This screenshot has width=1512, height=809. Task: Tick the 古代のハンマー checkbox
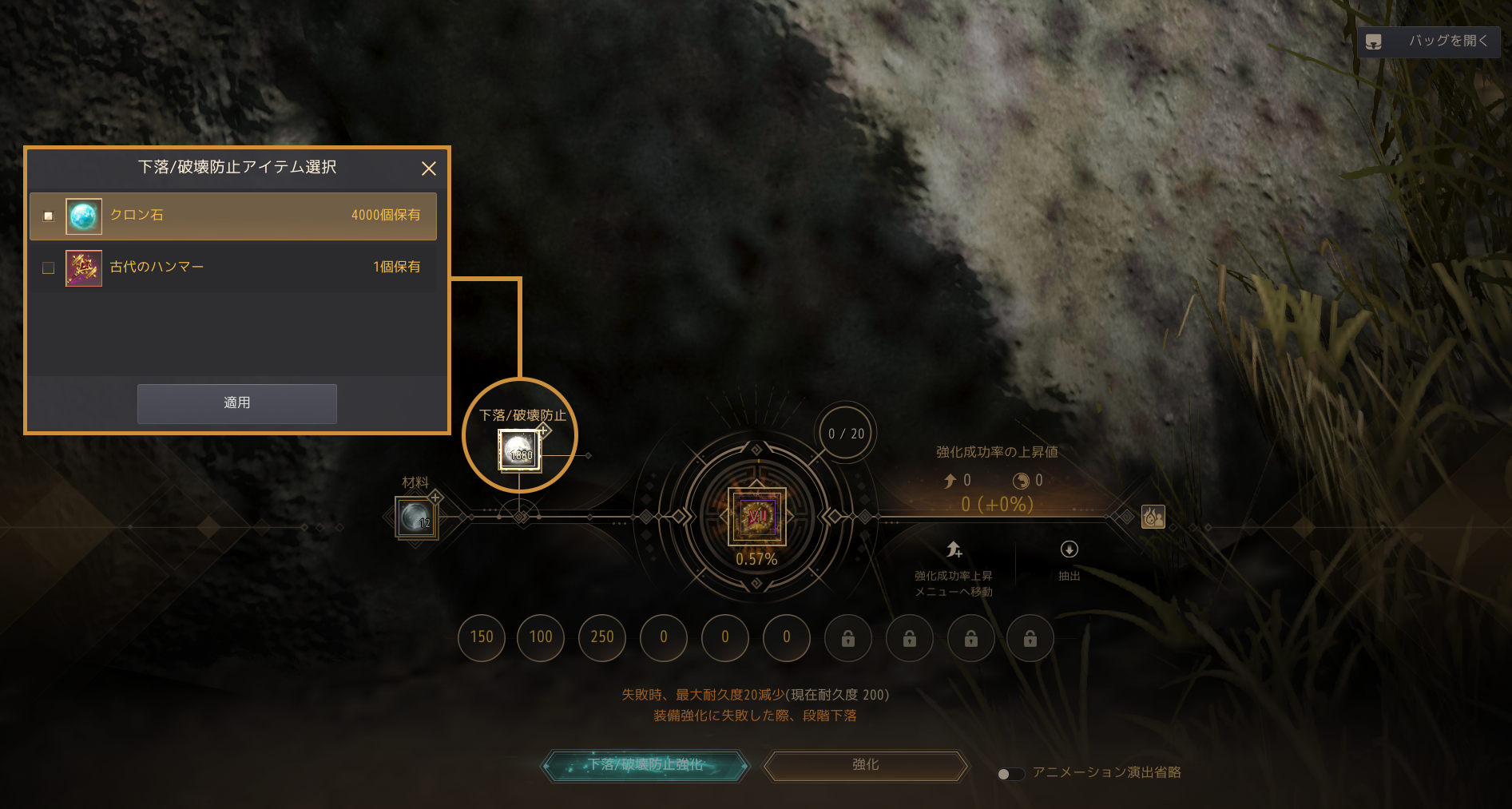tap(49, 268)
